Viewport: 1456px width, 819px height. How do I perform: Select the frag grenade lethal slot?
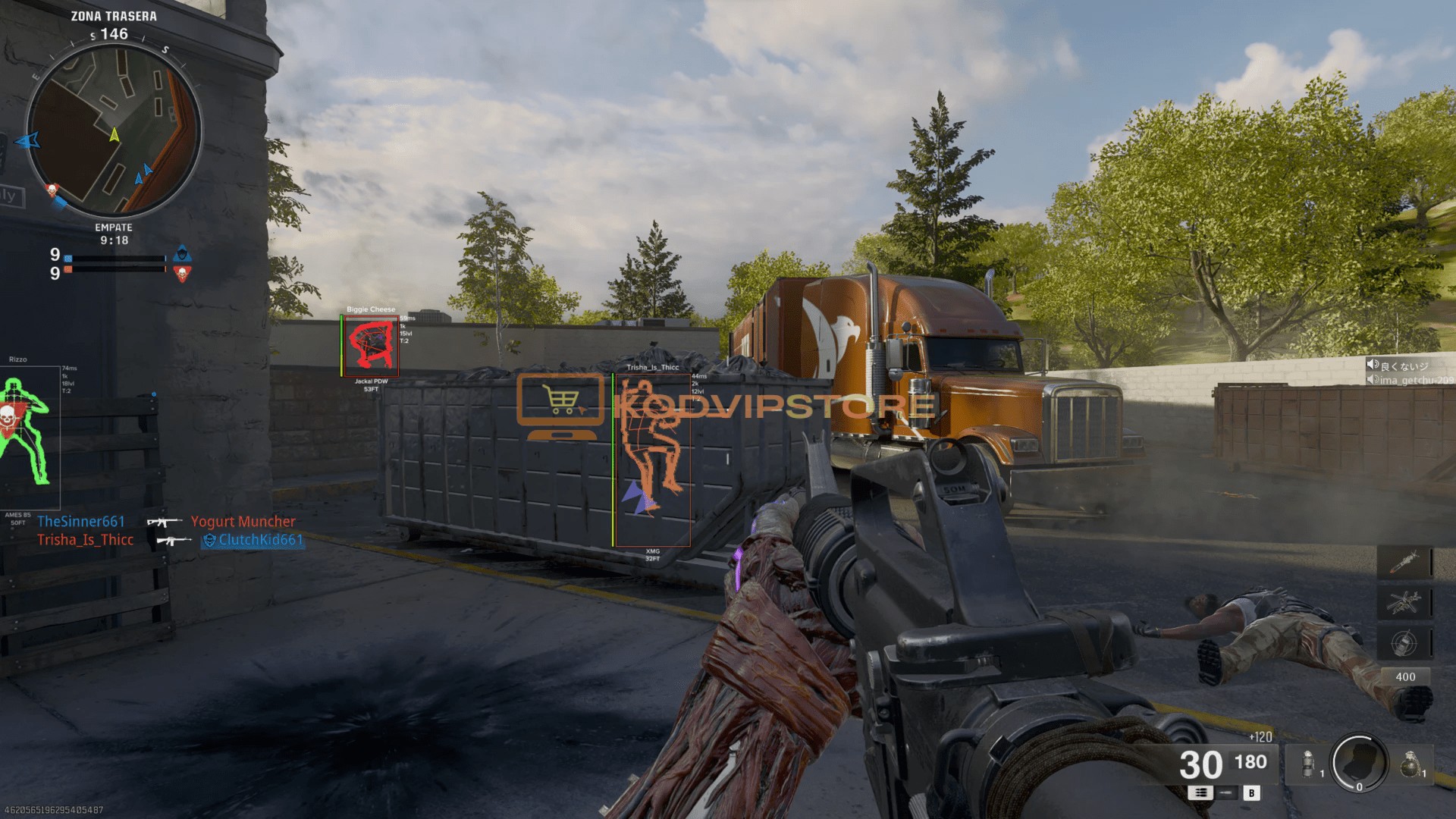1410,764
